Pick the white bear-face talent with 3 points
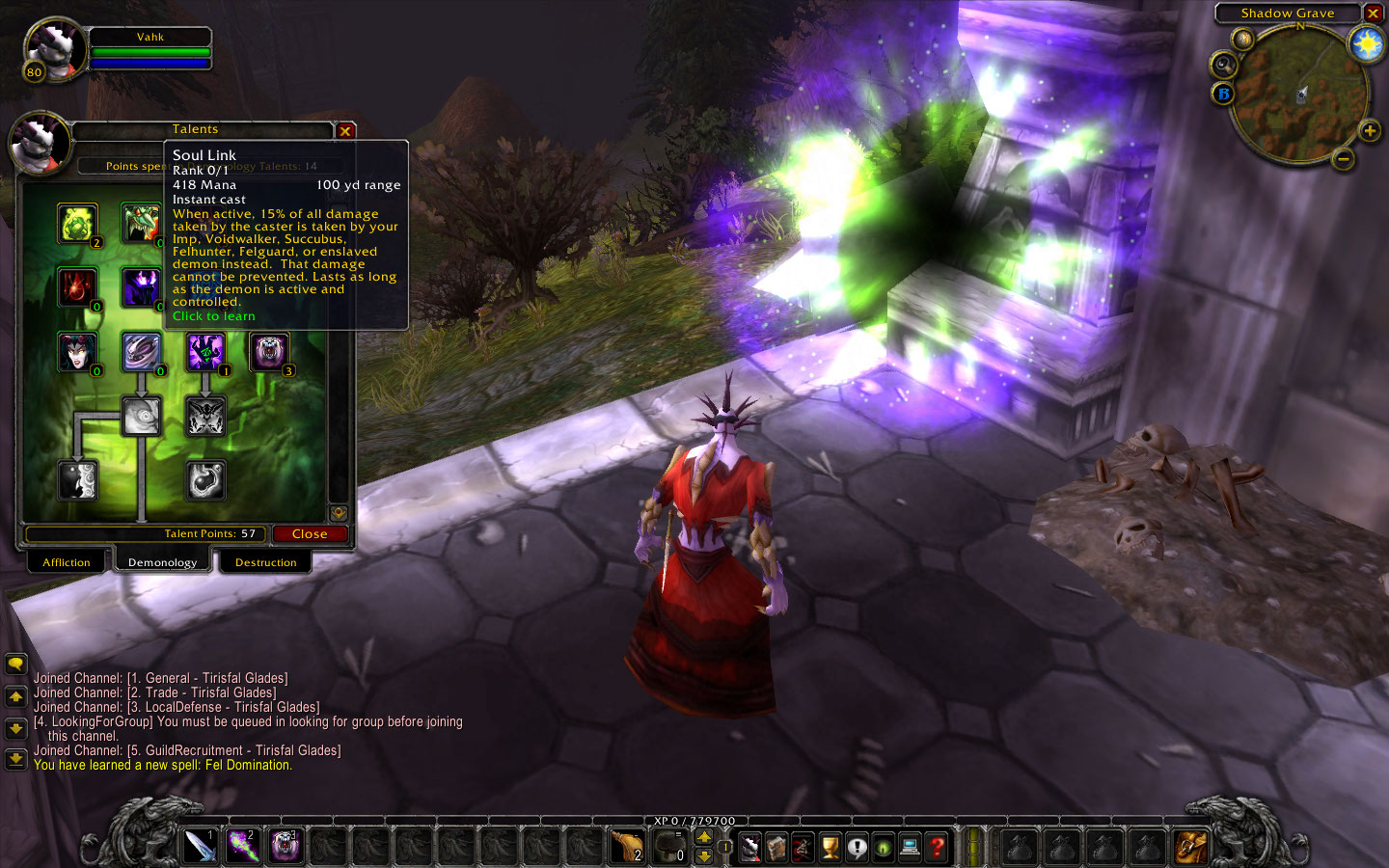Screen dimensions: 1389x868 tap(269, 352)
